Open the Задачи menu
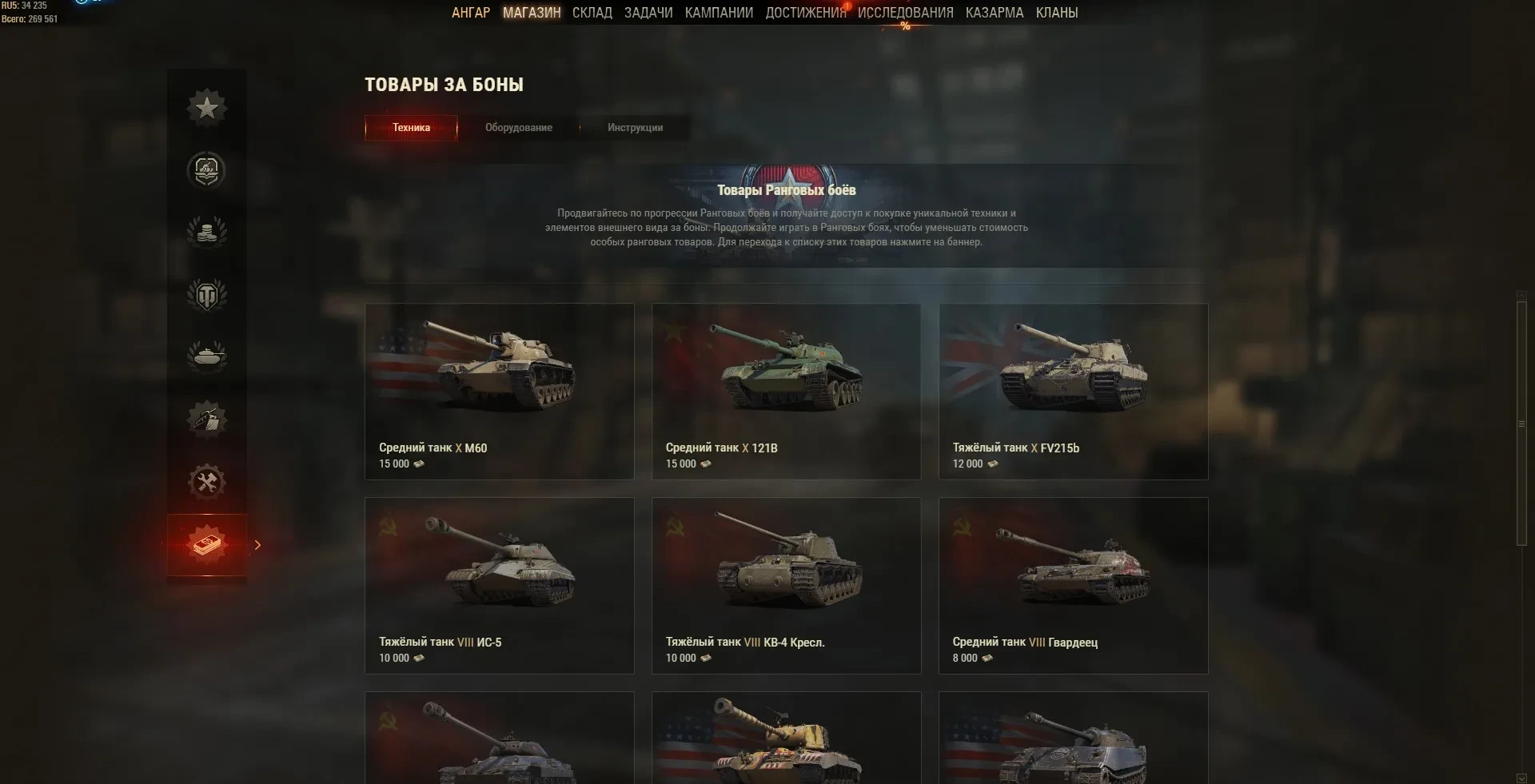The width and height of the screenshot is (1535, 784). point(648,13)
